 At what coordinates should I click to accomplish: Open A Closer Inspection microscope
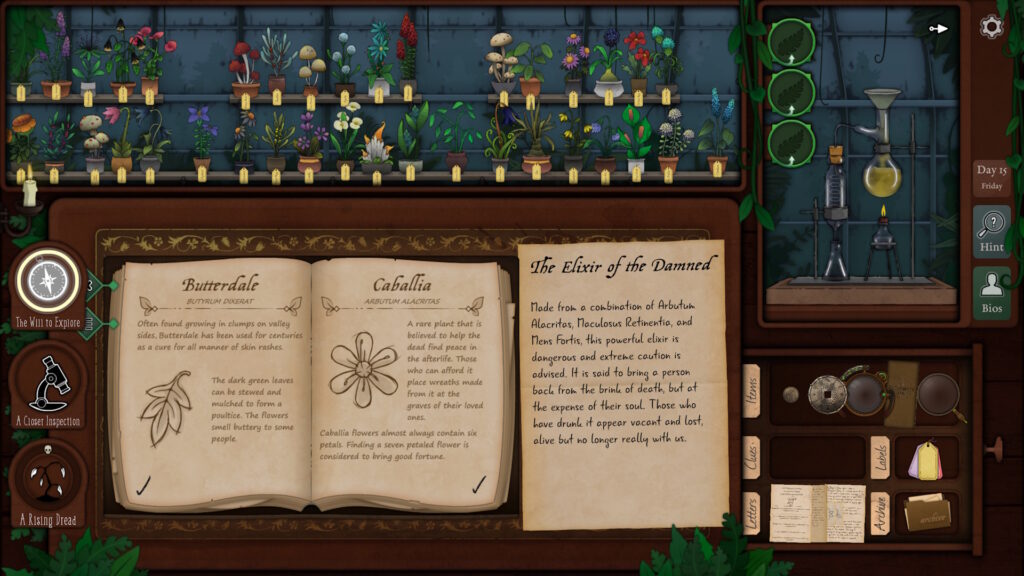48,379
